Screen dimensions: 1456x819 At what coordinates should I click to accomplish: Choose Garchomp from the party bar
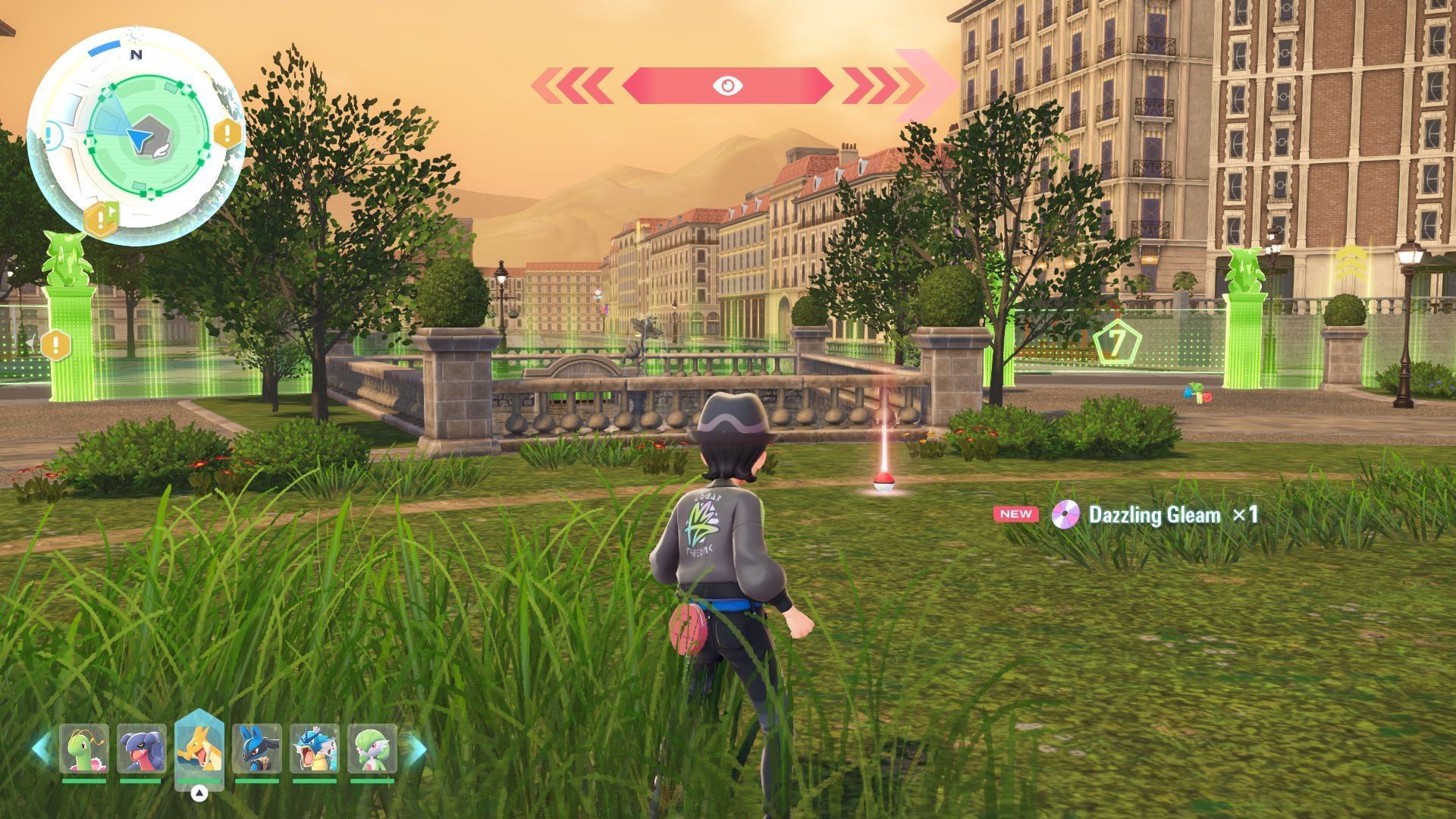[142, 749]
